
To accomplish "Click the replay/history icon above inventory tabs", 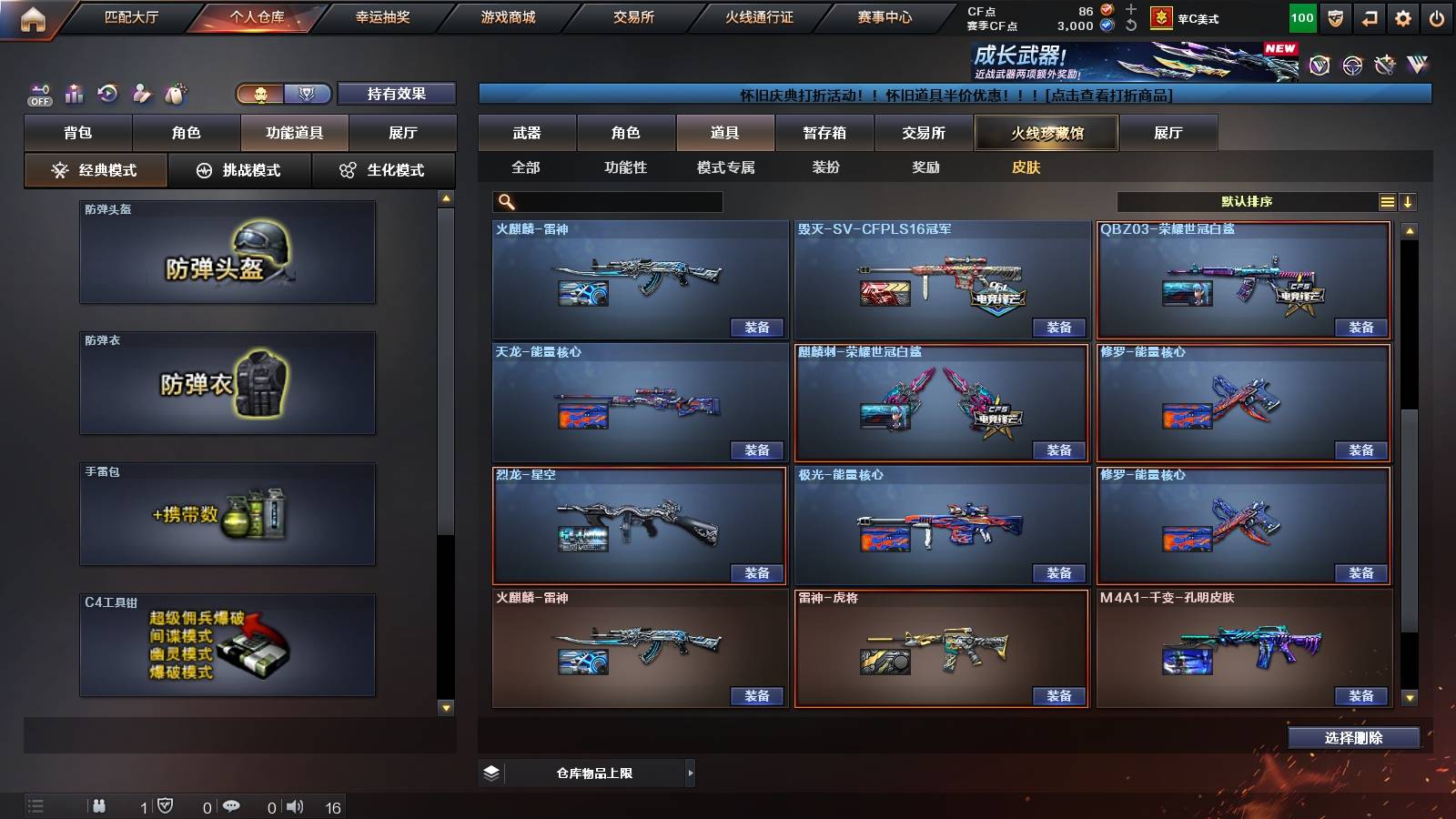I will 108,93.
